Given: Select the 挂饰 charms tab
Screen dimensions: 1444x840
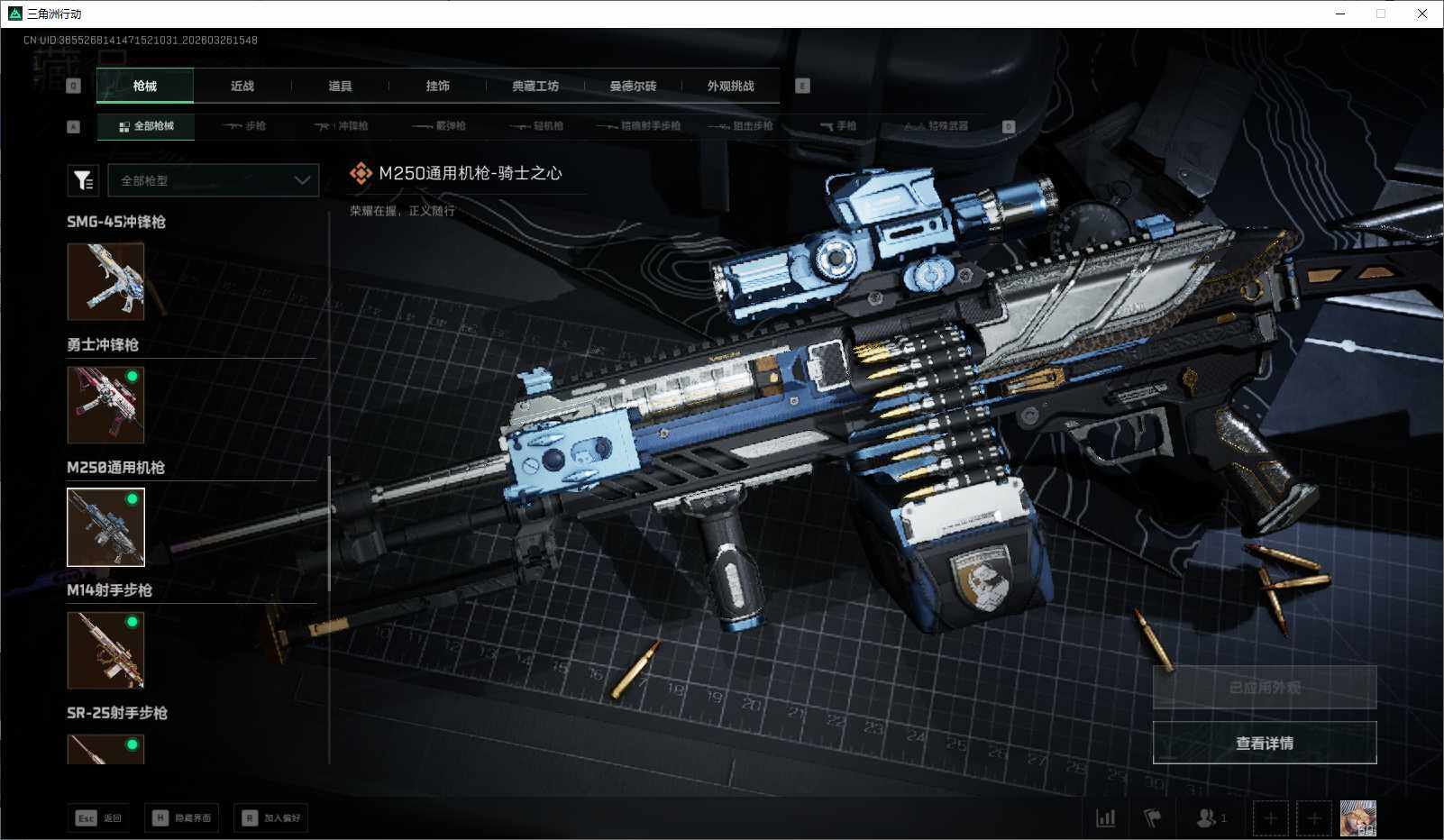Looking at the screenshot, I should pos(437,86).
